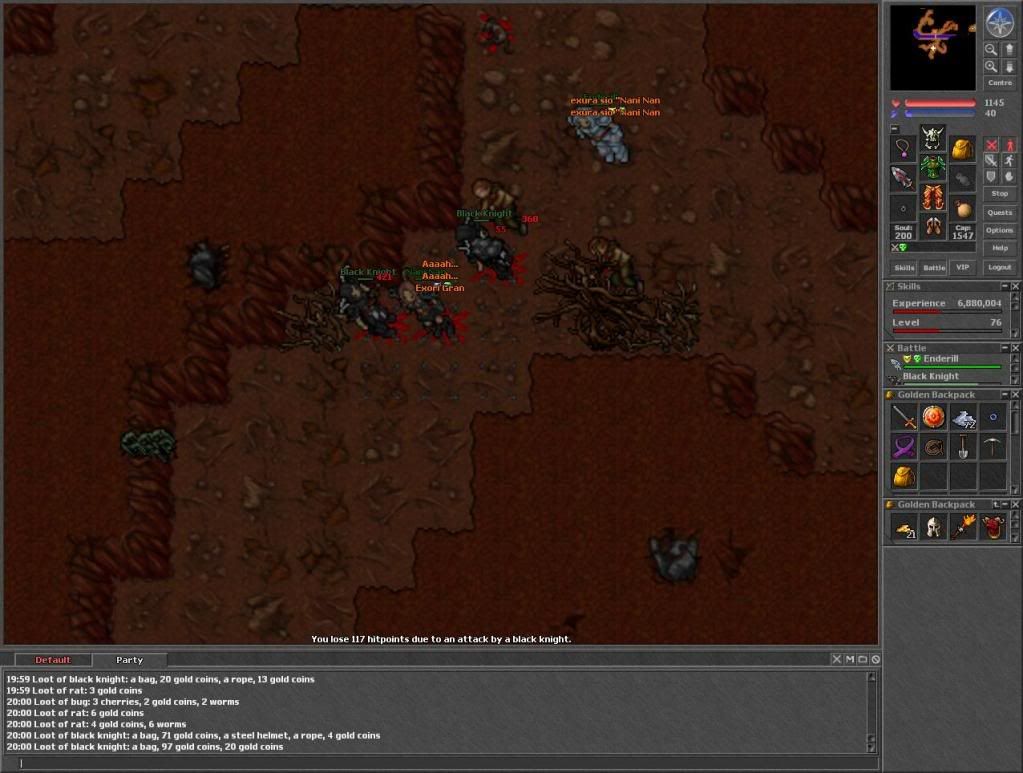Image resolution: width=1023 pixels, height=773 pixels.
Task: Click the Stop button
Action: pos(999,193)
